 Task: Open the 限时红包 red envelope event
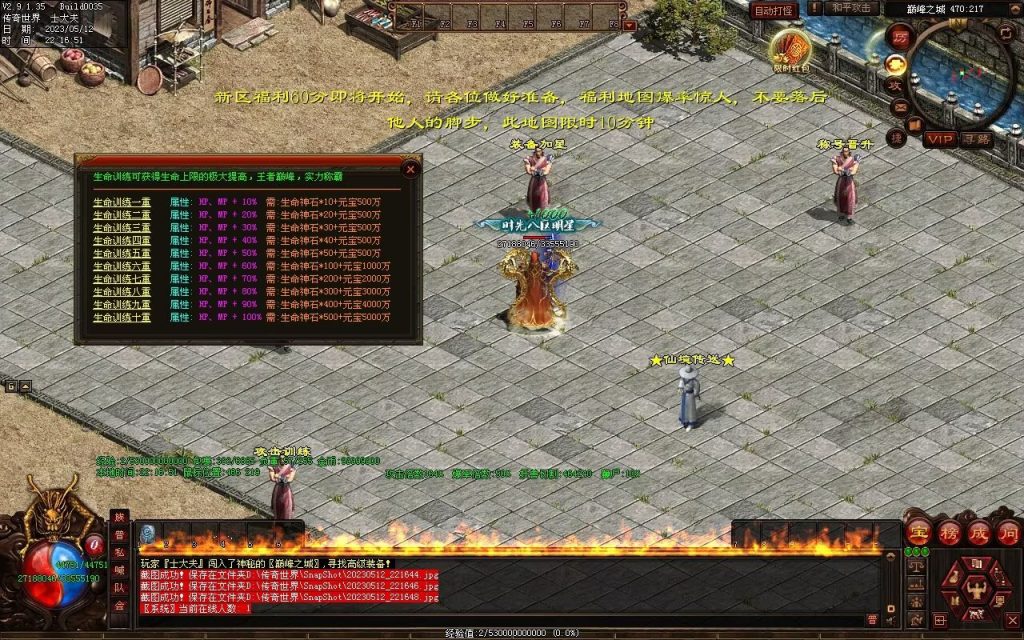(791, 50)
